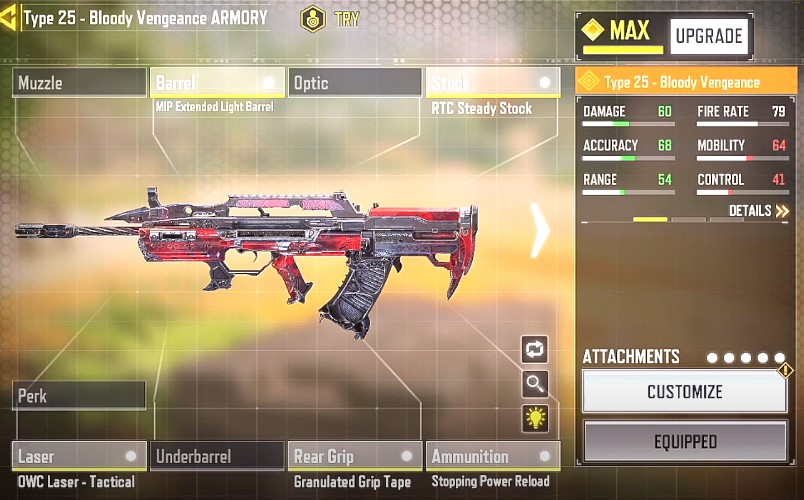
Task: Rotate weapon view with swap icon
Action: click(535, 349)
